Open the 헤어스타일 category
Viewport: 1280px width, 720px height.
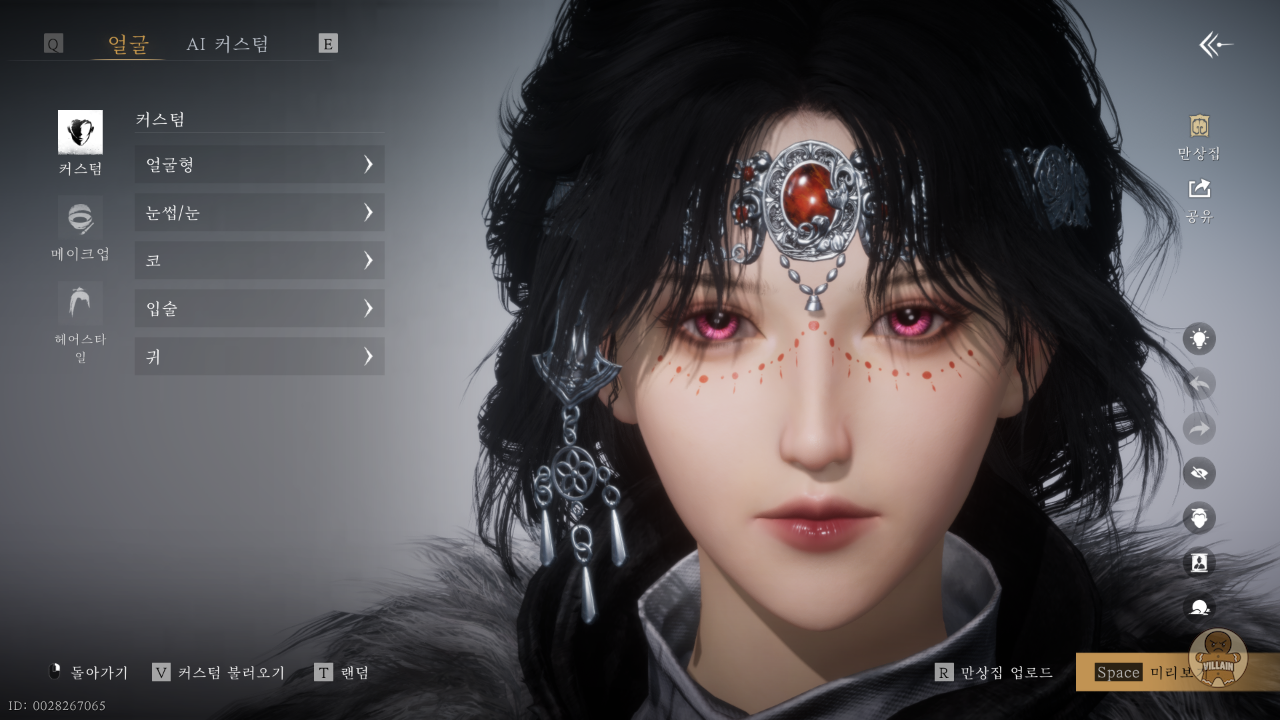(80, 304)
